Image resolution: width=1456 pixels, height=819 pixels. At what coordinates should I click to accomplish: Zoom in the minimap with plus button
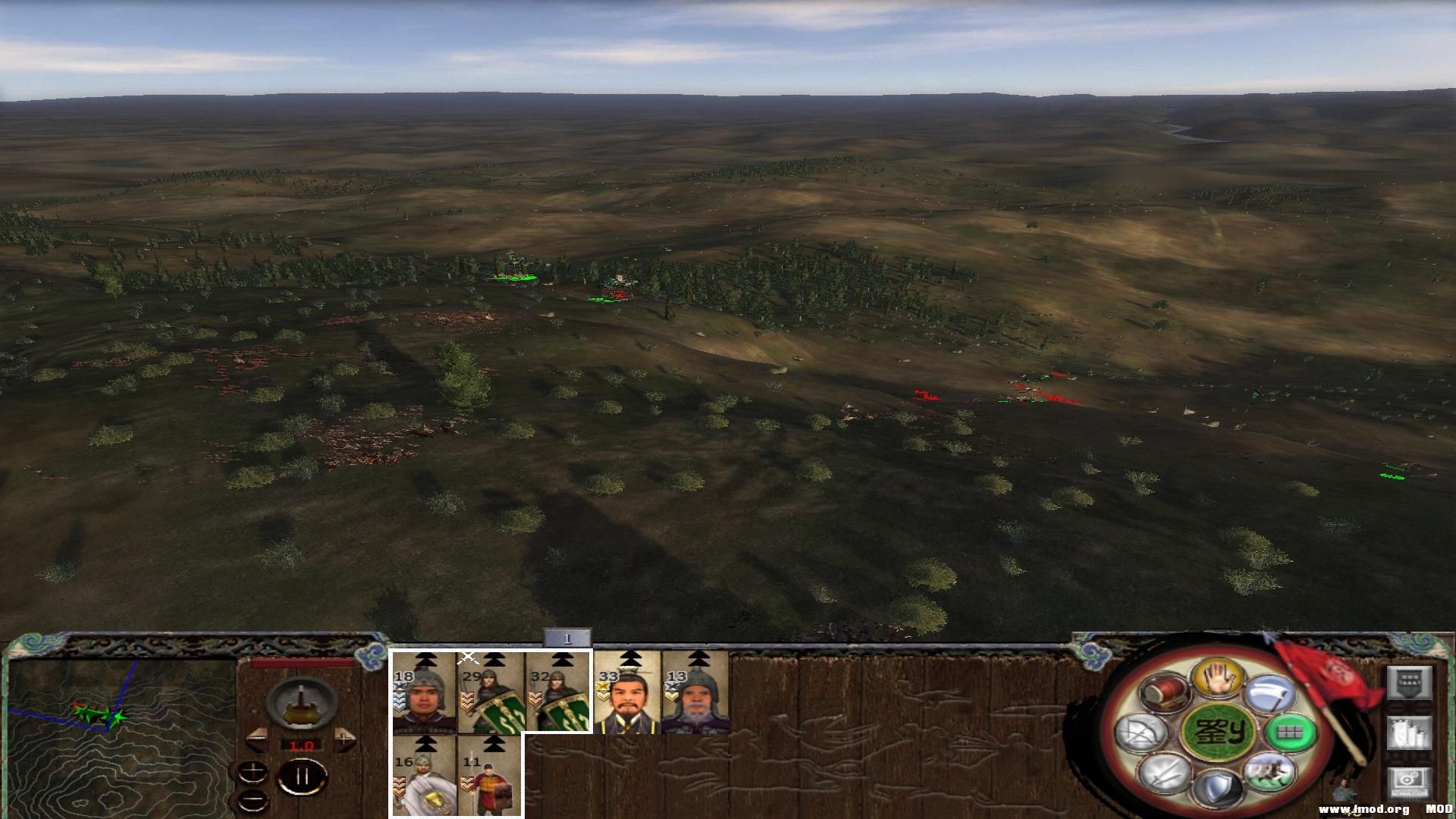pyautogui.click(x=253, y=772)
